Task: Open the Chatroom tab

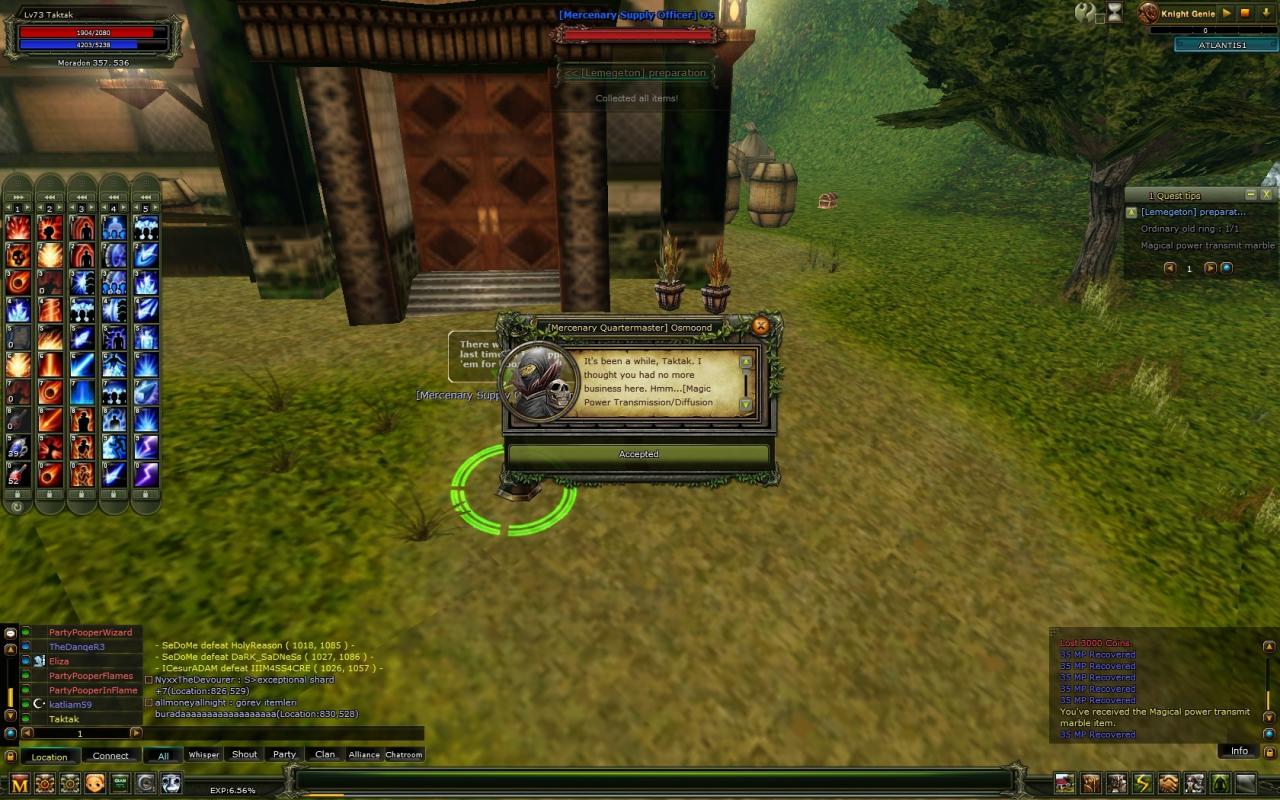Action: coord(404,755)
